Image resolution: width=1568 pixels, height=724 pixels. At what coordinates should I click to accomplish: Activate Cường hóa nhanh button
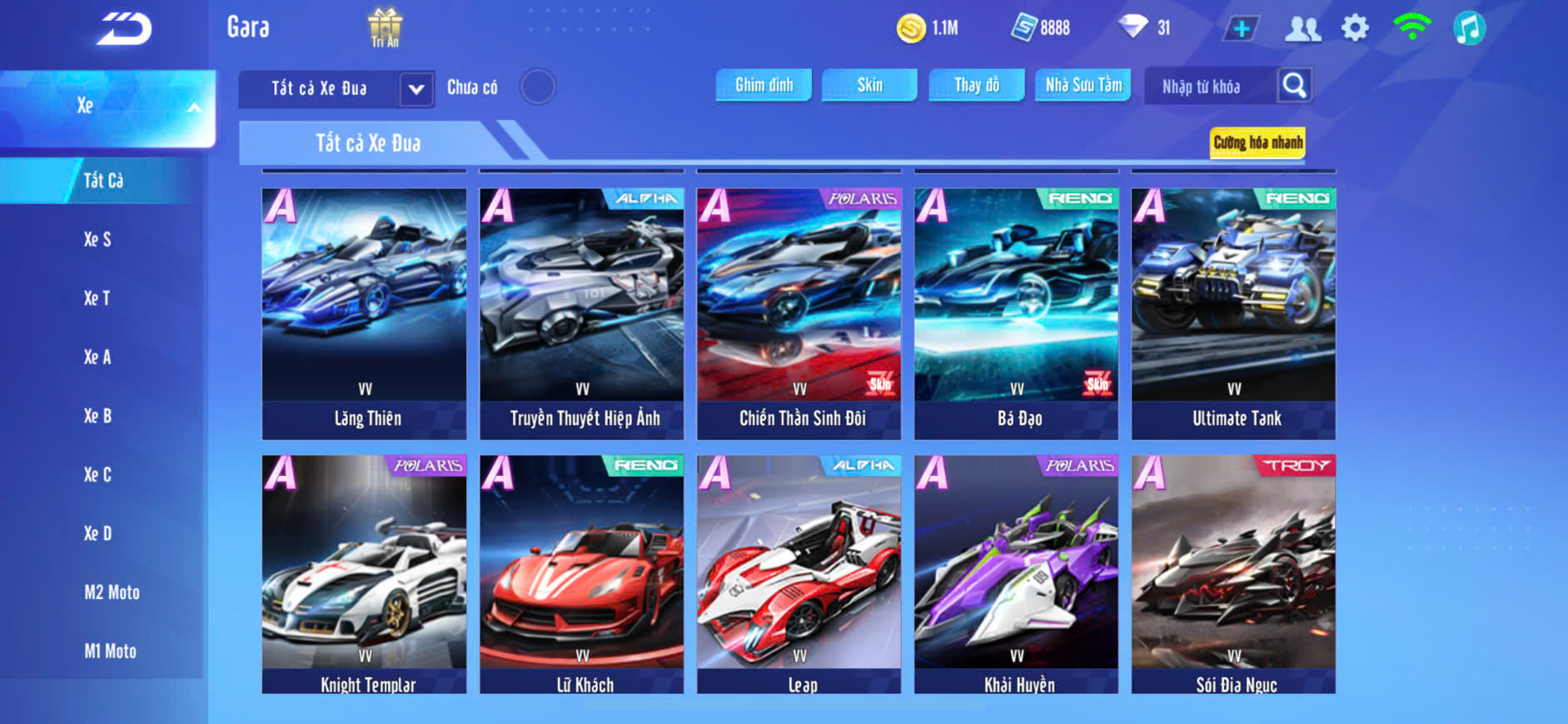[1257, 143]
